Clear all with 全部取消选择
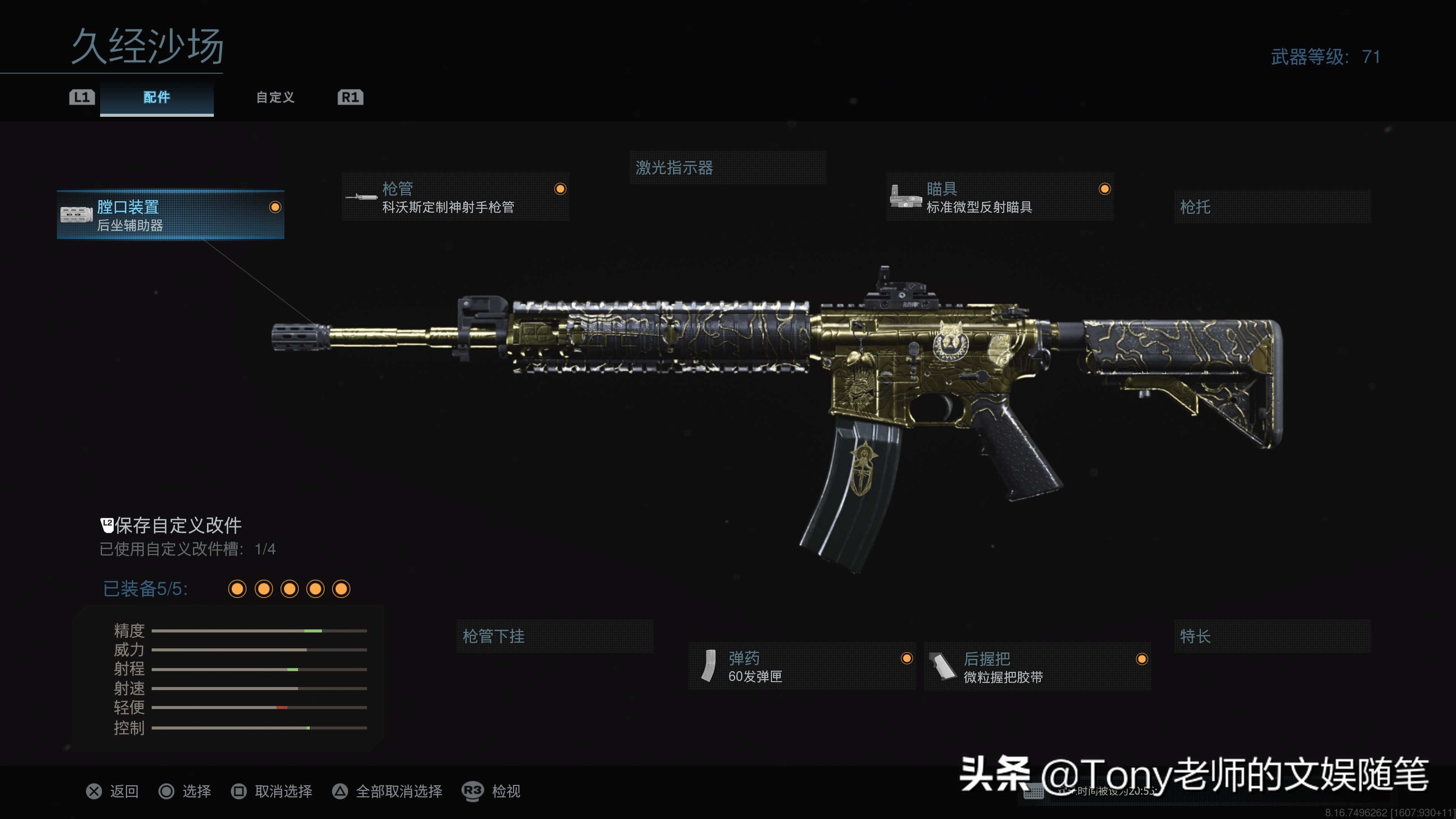Image resolution: width=1456 pixels, height=819 pixels. [387, 791]
